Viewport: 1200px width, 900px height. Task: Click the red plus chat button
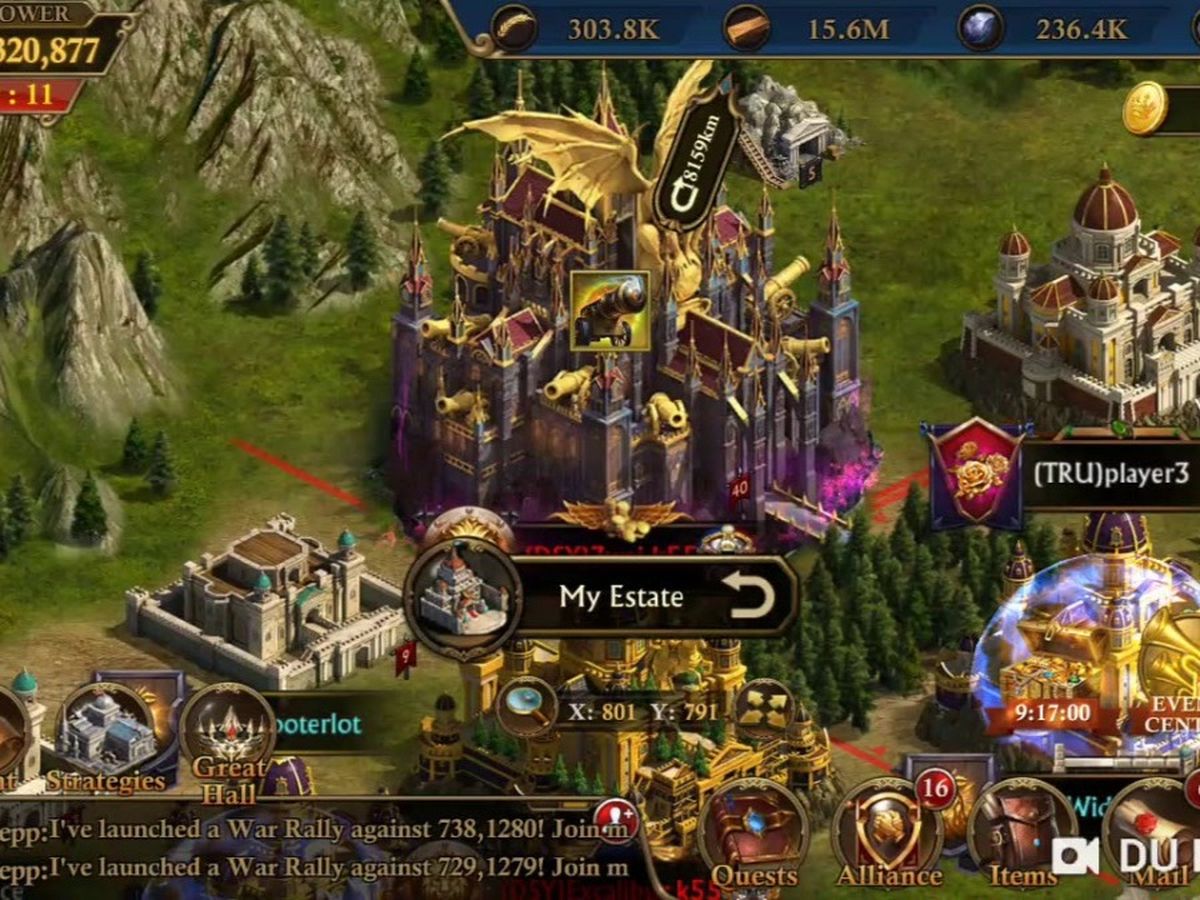[x=616, y=820]
